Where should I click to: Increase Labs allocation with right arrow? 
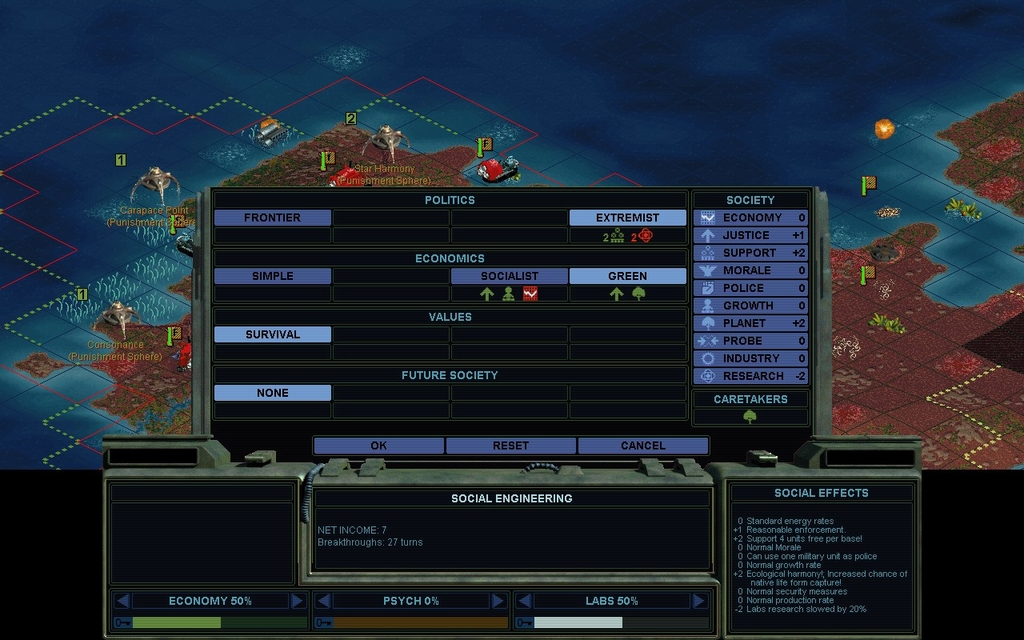[699, 601]
